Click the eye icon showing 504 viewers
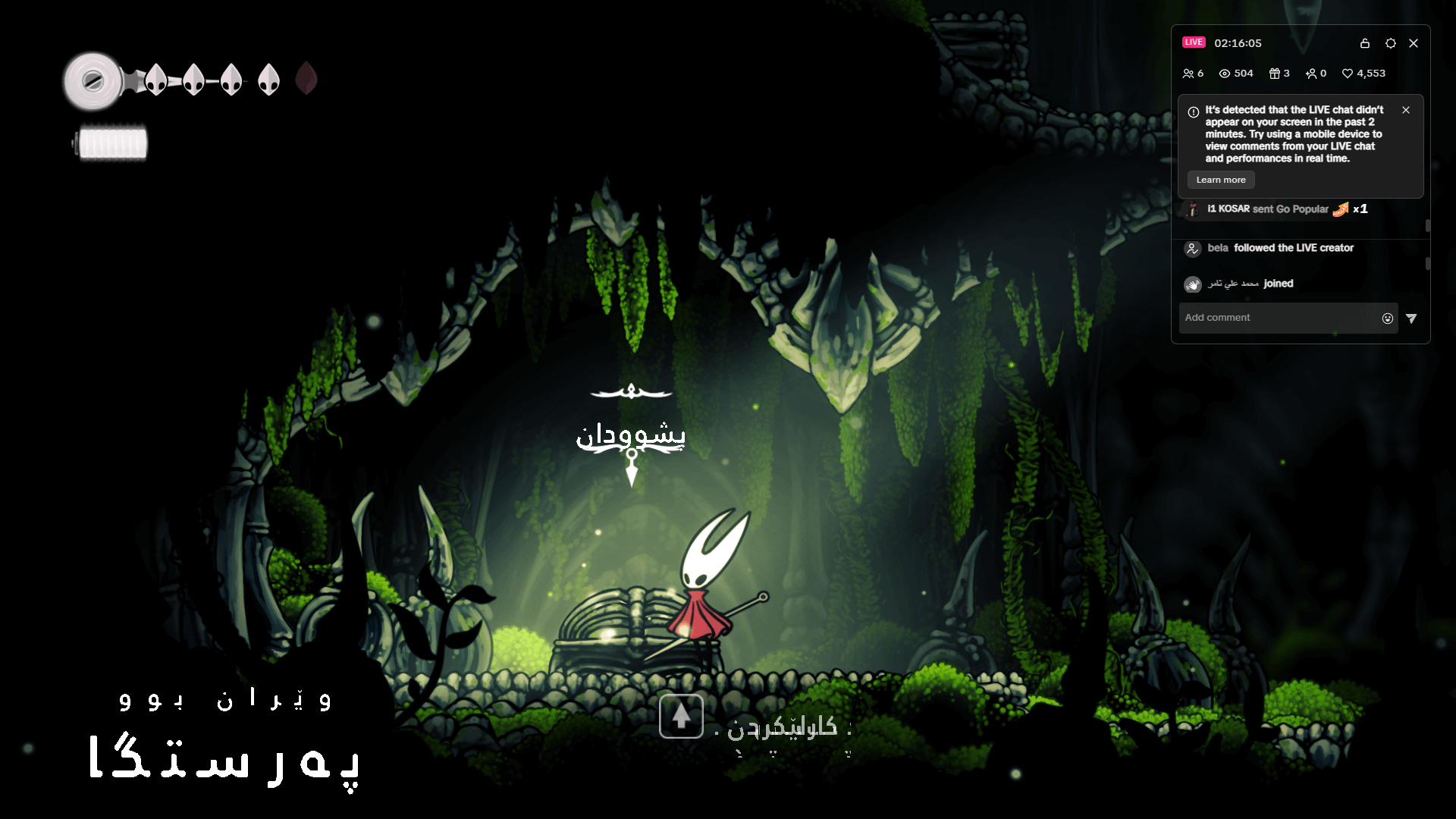This screenshot has height=819, width=1456. click(x=1224, y=73)
